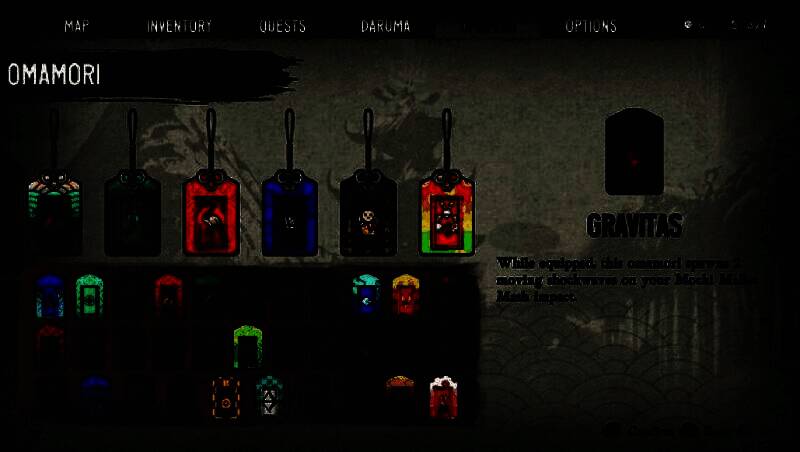Switch to the Inventory tab
Viewport: 800px width, 452px height.
(x=179, y=26)
